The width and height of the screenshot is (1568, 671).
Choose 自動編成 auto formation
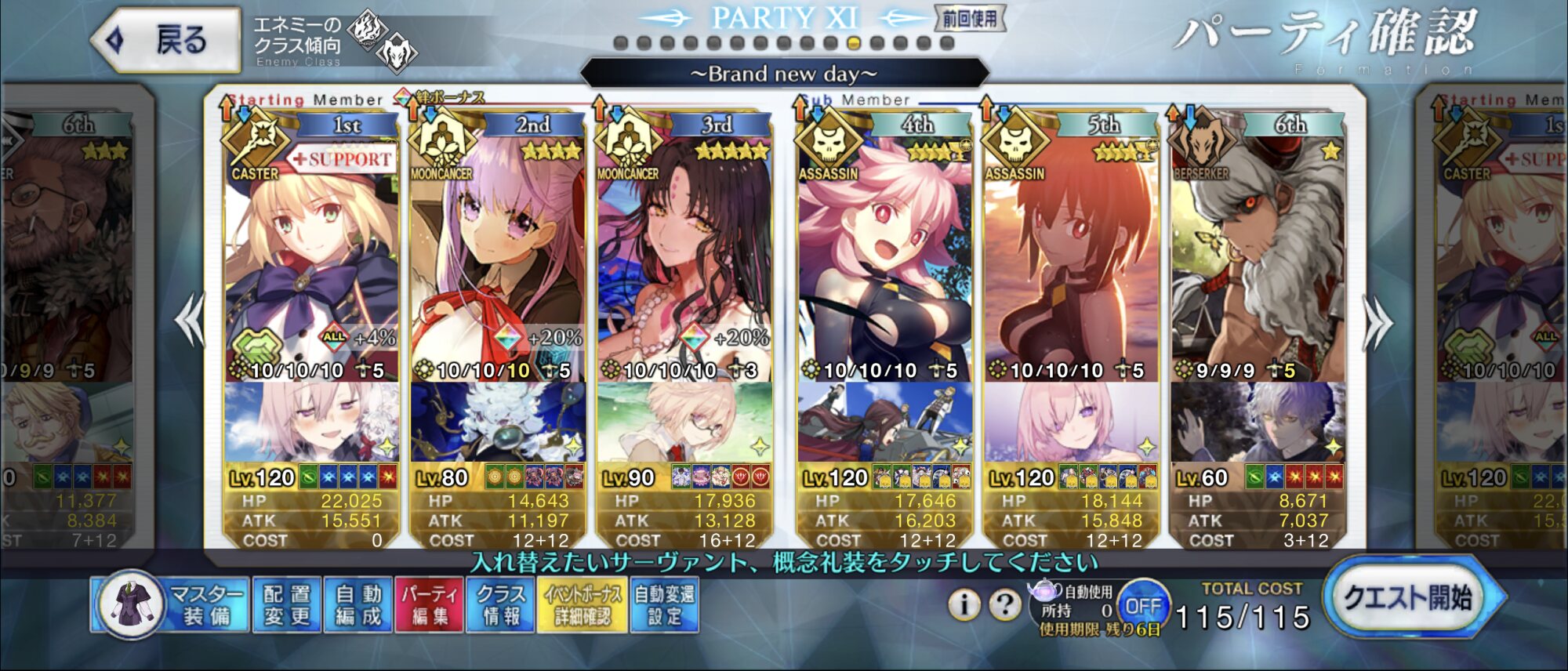tap(358, 604)
